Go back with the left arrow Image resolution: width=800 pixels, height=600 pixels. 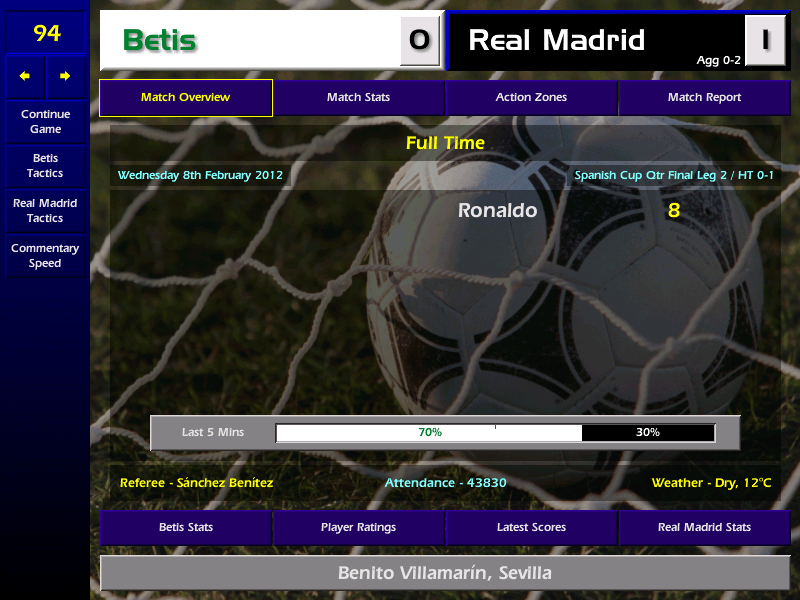[x=25, y=76]
